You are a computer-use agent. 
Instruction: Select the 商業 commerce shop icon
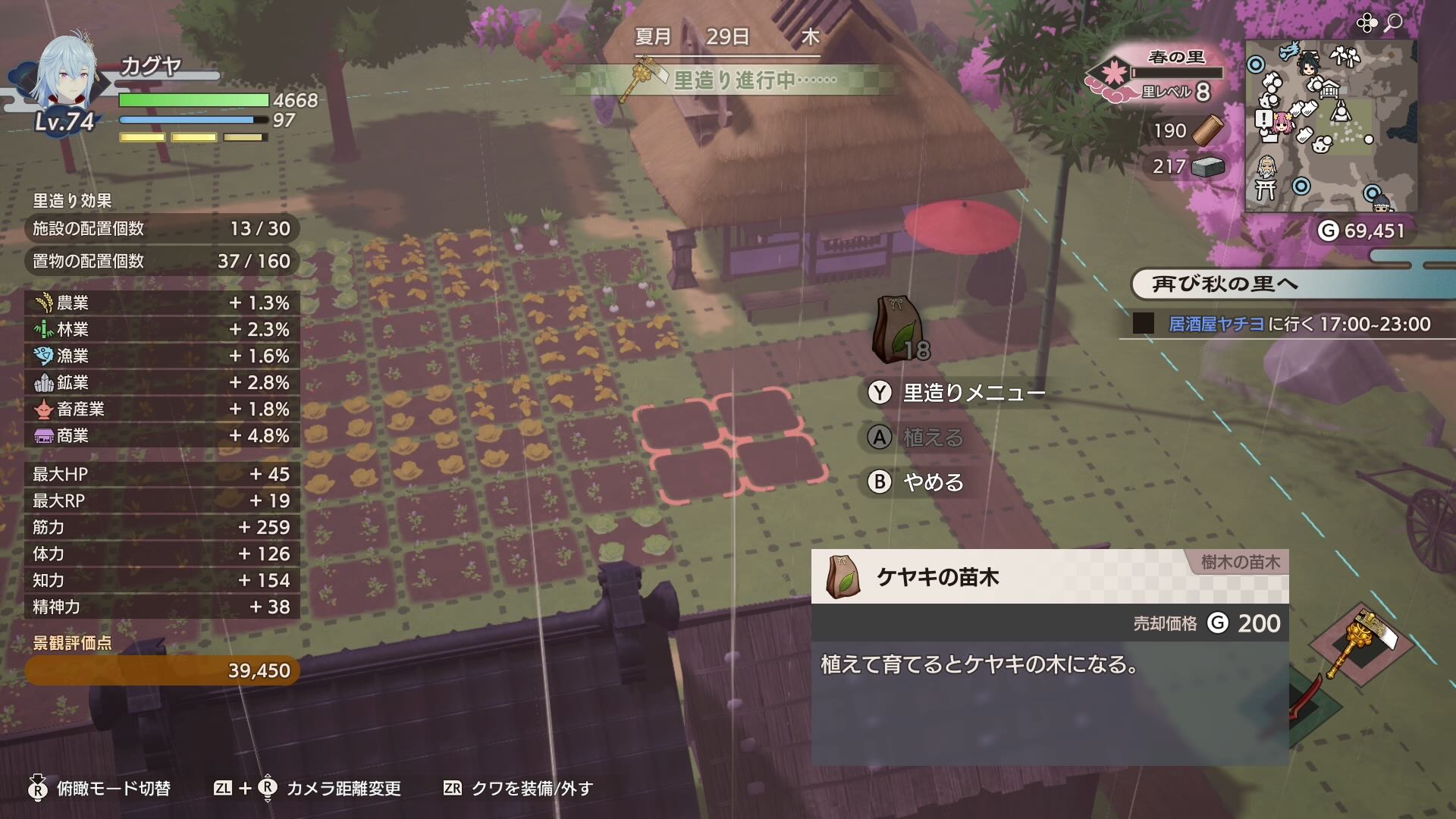point(42,436)
